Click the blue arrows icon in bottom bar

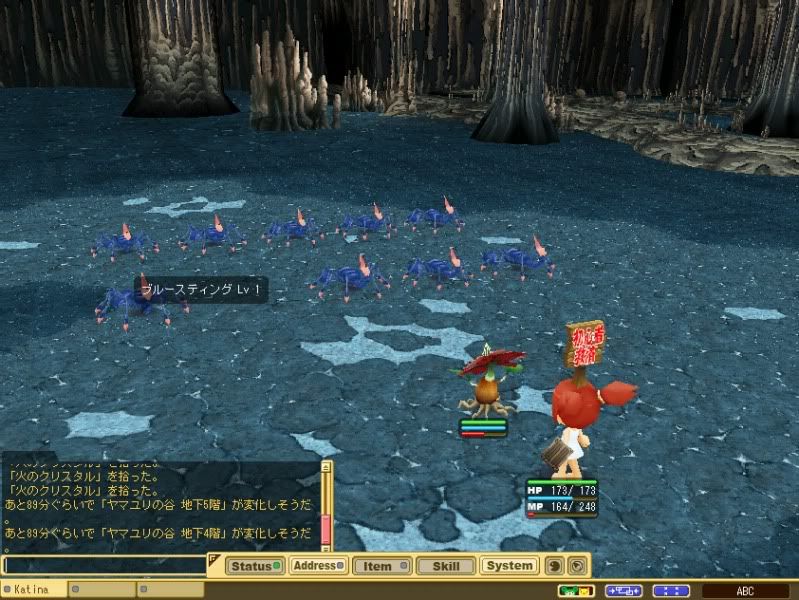(x=623, y=591)
